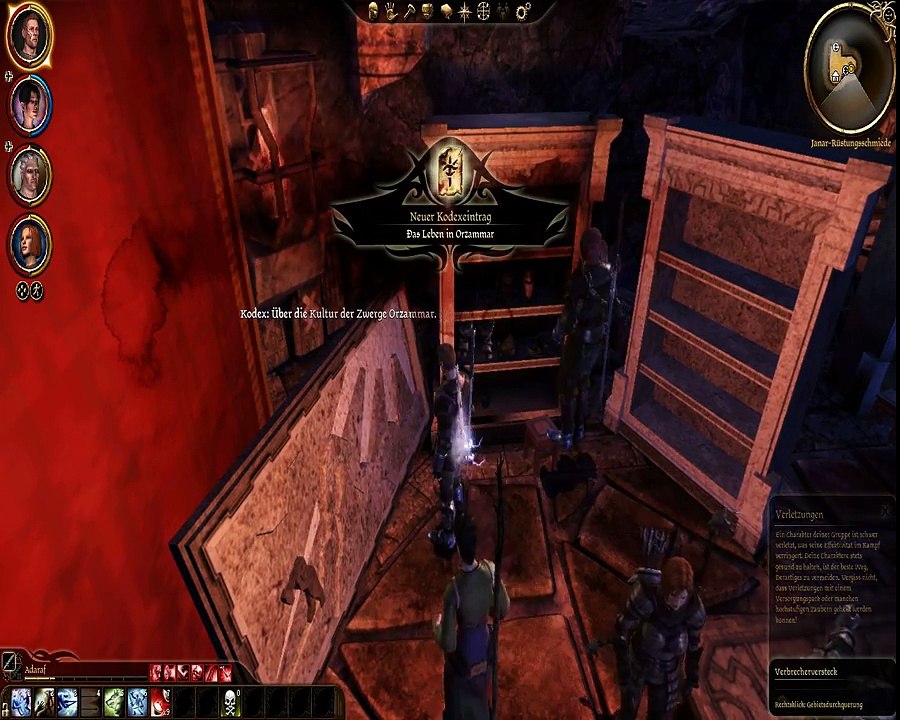Activate the first blue quickbar ability
Image resolution: width=900 pixels, height=720 pixels.
point(21,700)
